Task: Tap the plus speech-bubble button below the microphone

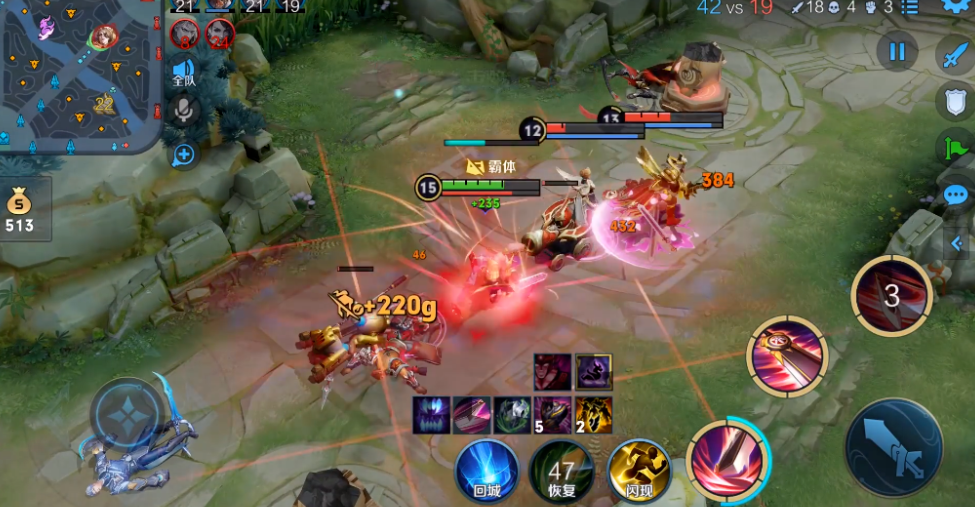Action: point(184,155)
